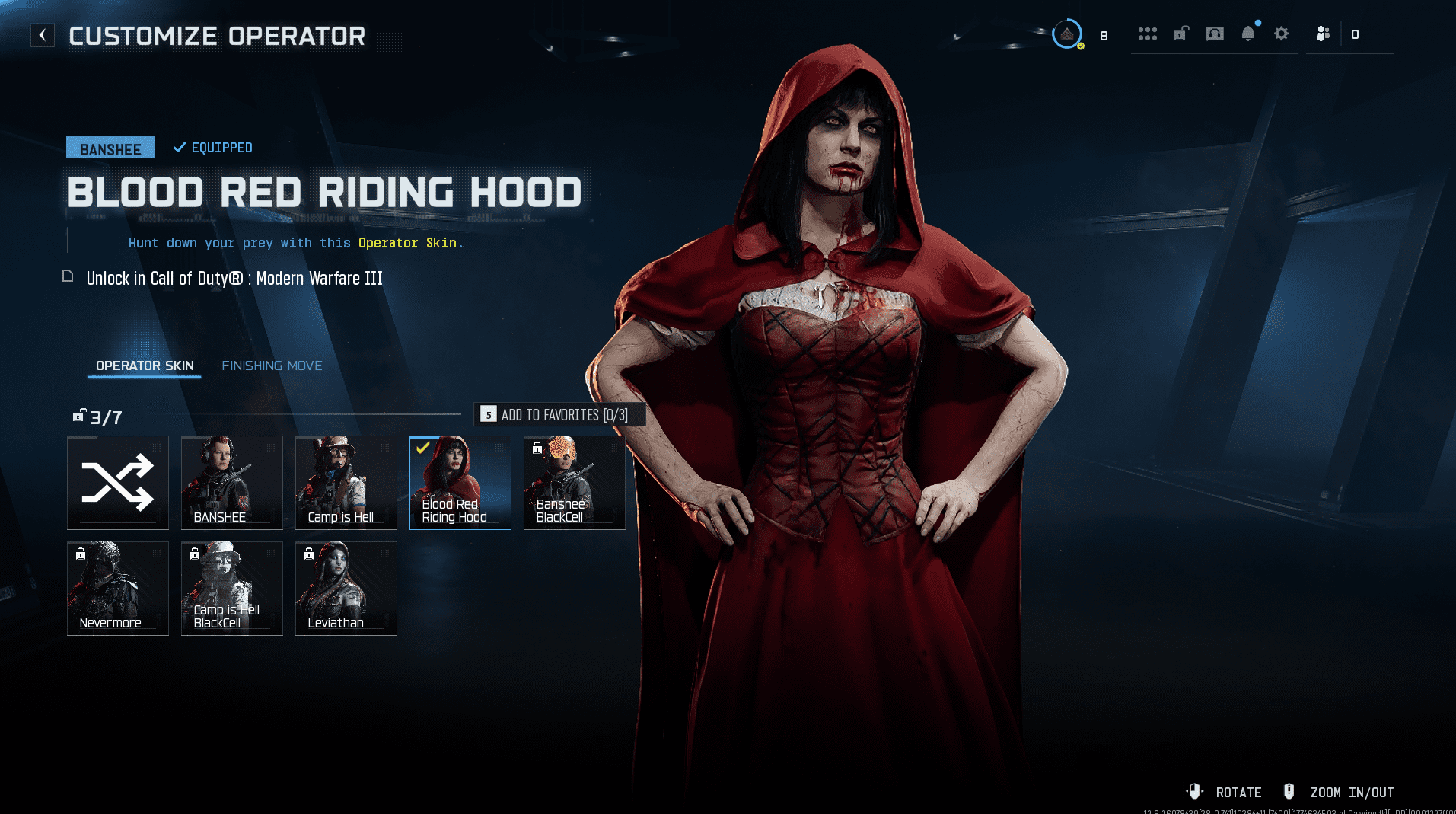Pick the unlocked Camp is Hell skin

click(346, 483)
